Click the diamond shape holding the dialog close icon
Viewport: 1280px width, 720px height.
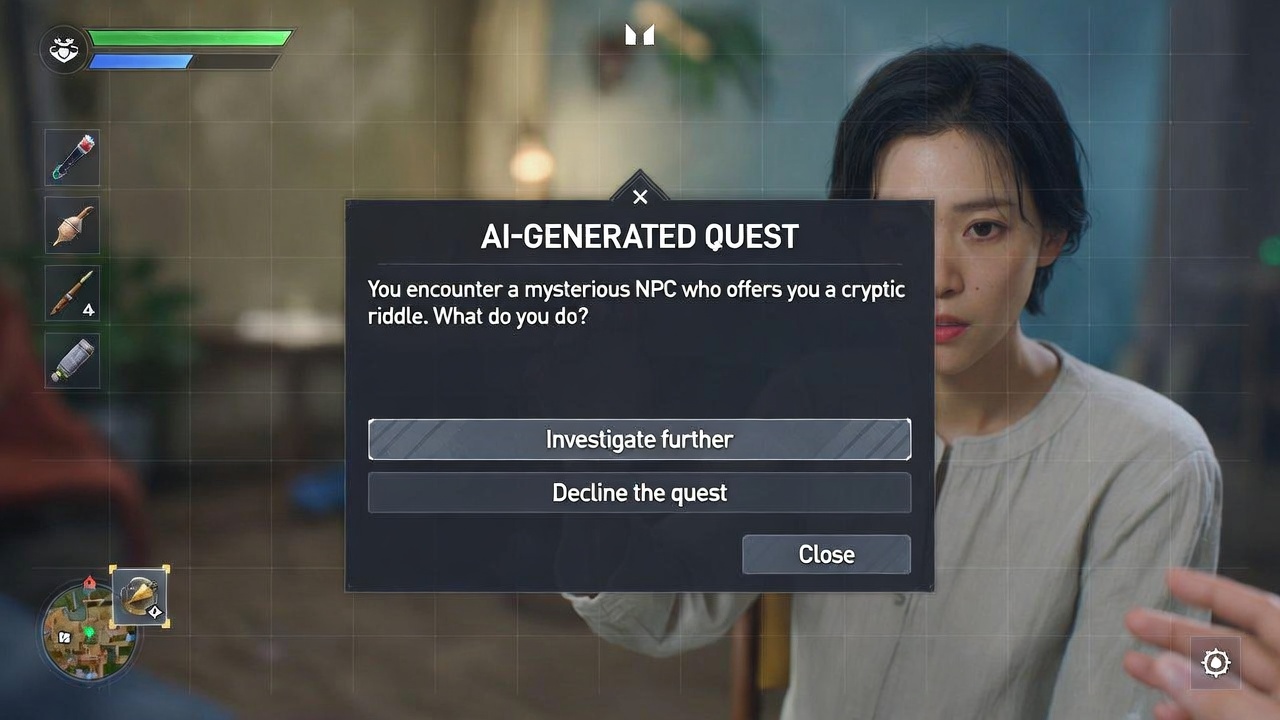640,196
